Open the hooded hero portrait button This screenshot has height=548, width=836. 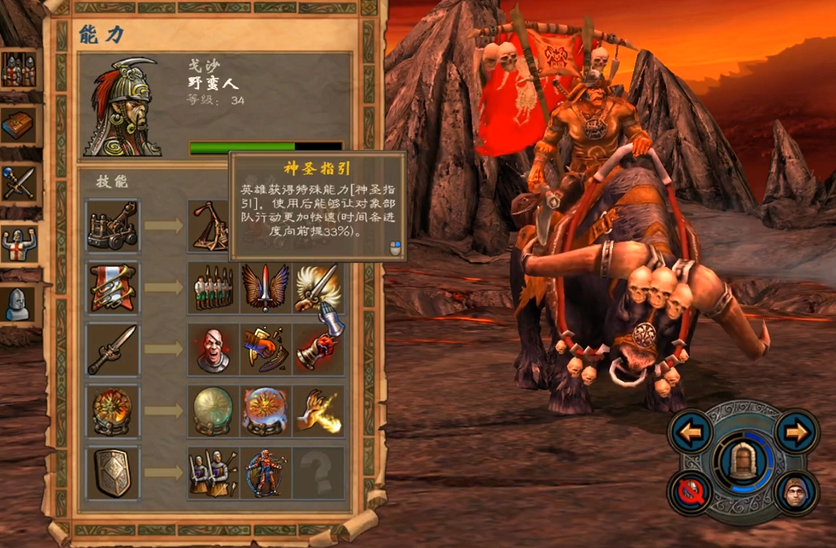coord(793,492)
